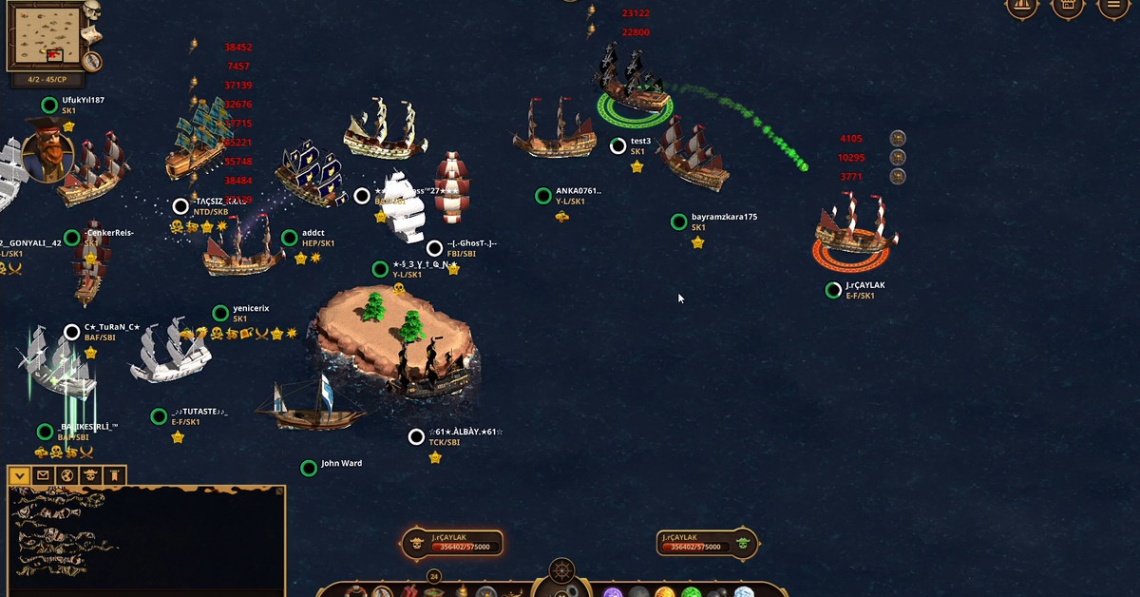
Task: Open the hamburger main menu
Action: click(1113, 6)
